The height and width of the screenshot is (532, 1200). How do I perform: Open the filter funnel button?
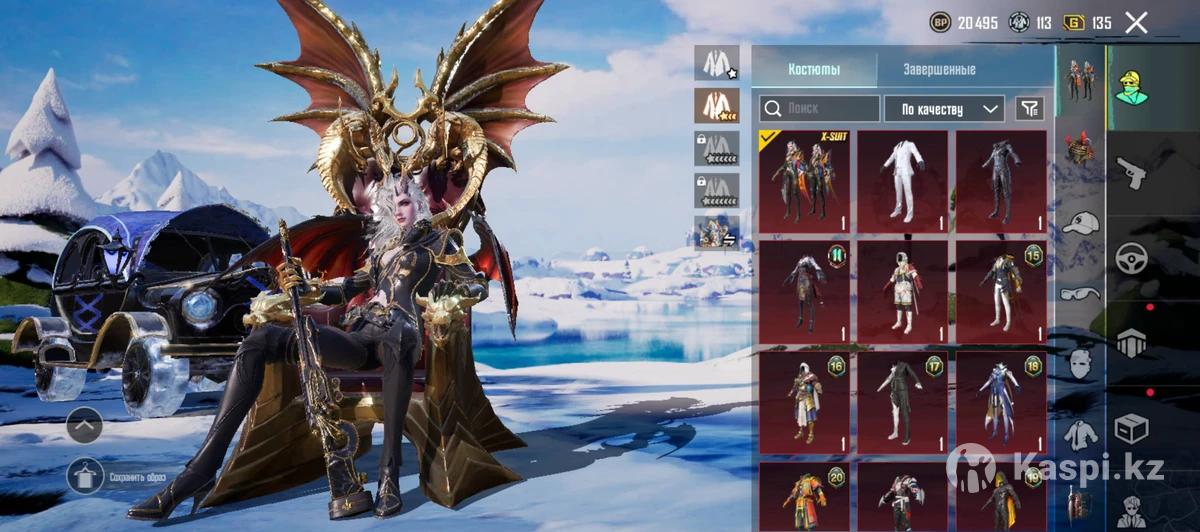1028,108
